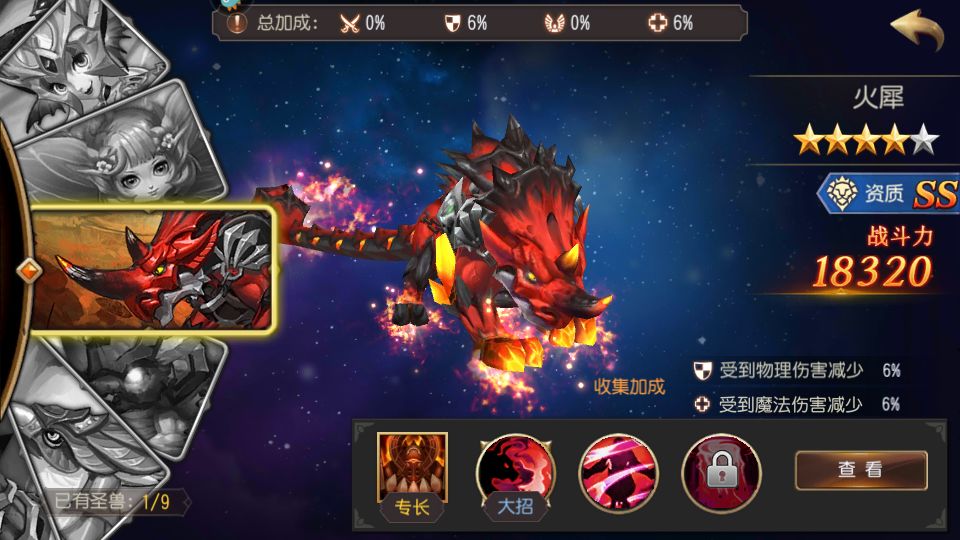Screen dimensions: 960x540
Task: Choose the pink slash skill icon
Action: [618, 468]
